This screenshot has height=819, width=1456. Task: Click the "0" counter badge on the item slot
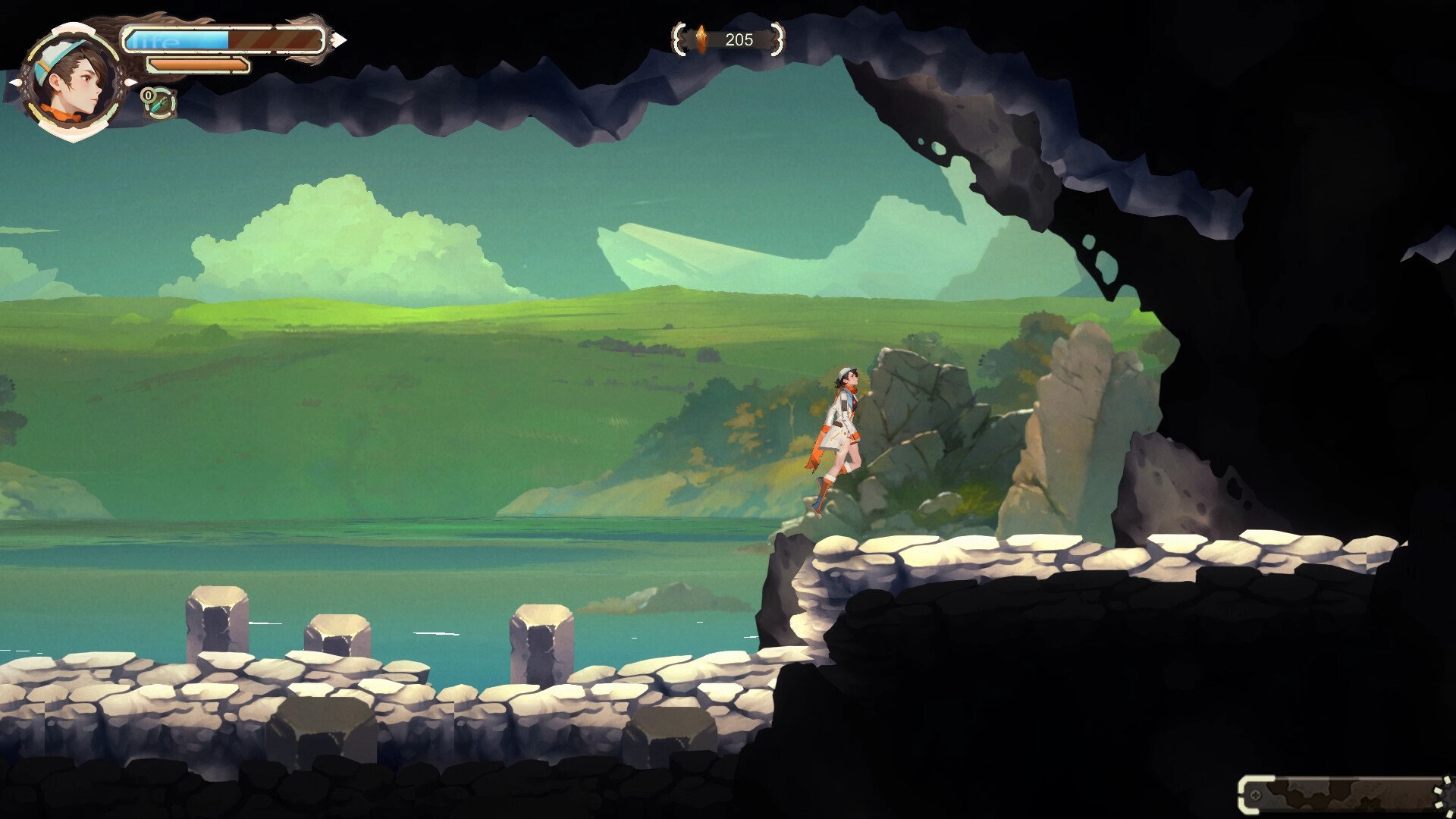click(148, 95)
